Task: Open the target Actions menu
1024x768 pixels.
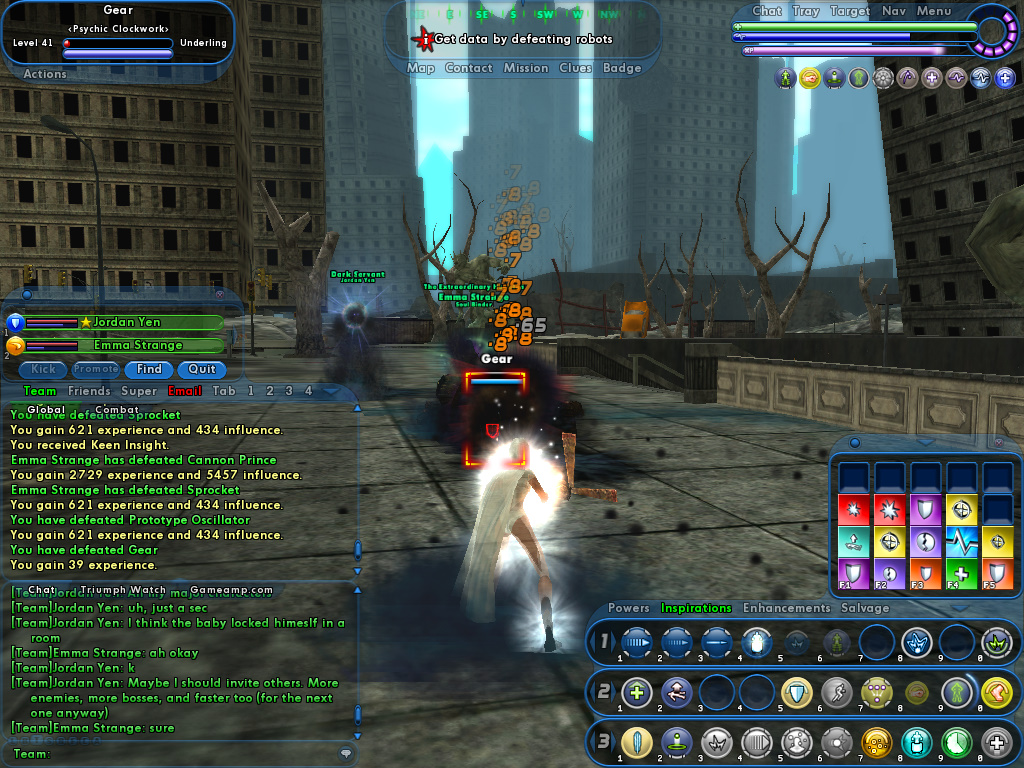Action: pyautogui.click(x=45, y=74)
